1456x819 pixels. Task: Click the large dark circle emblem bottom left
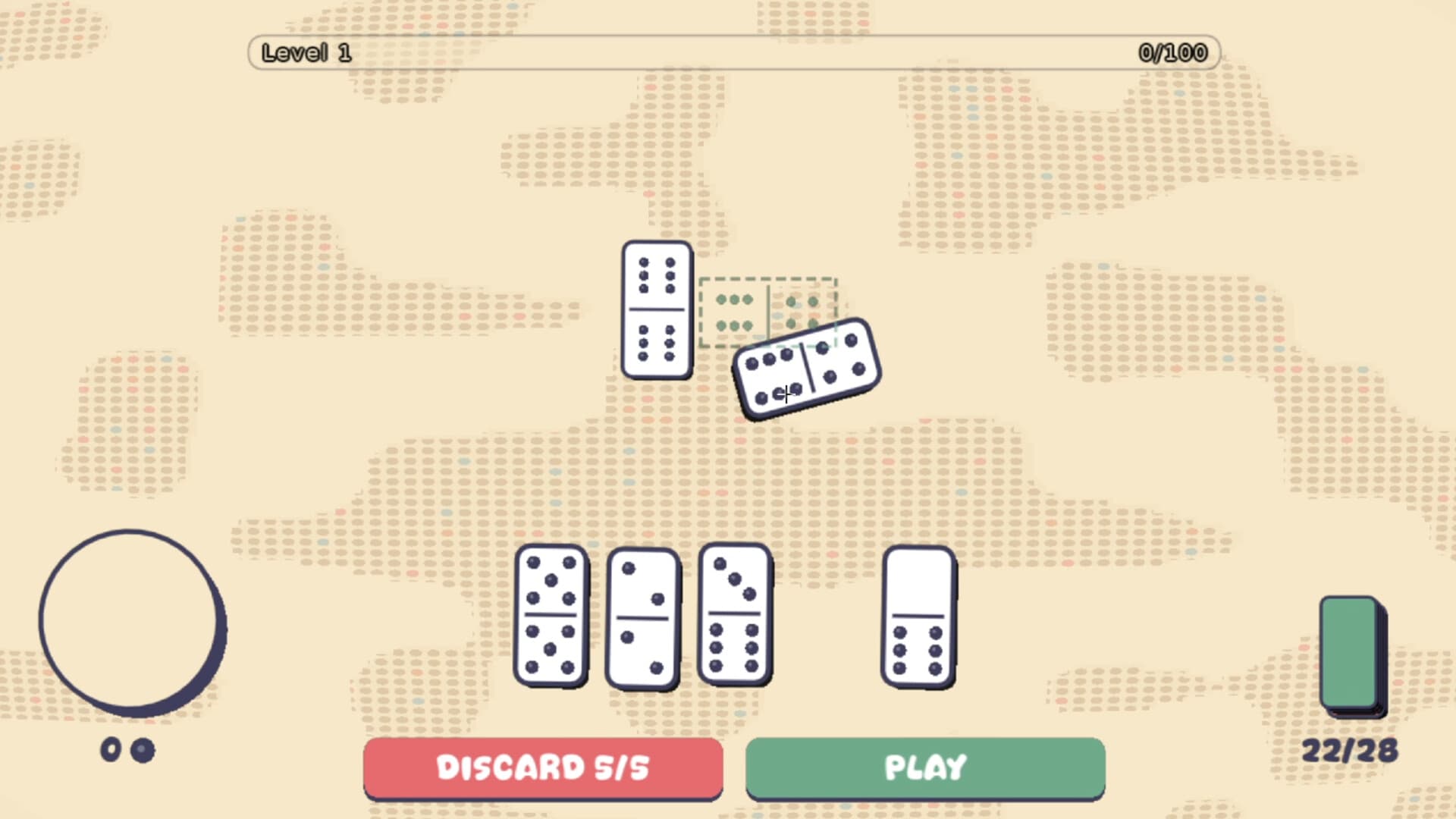[x=133, y=622]
